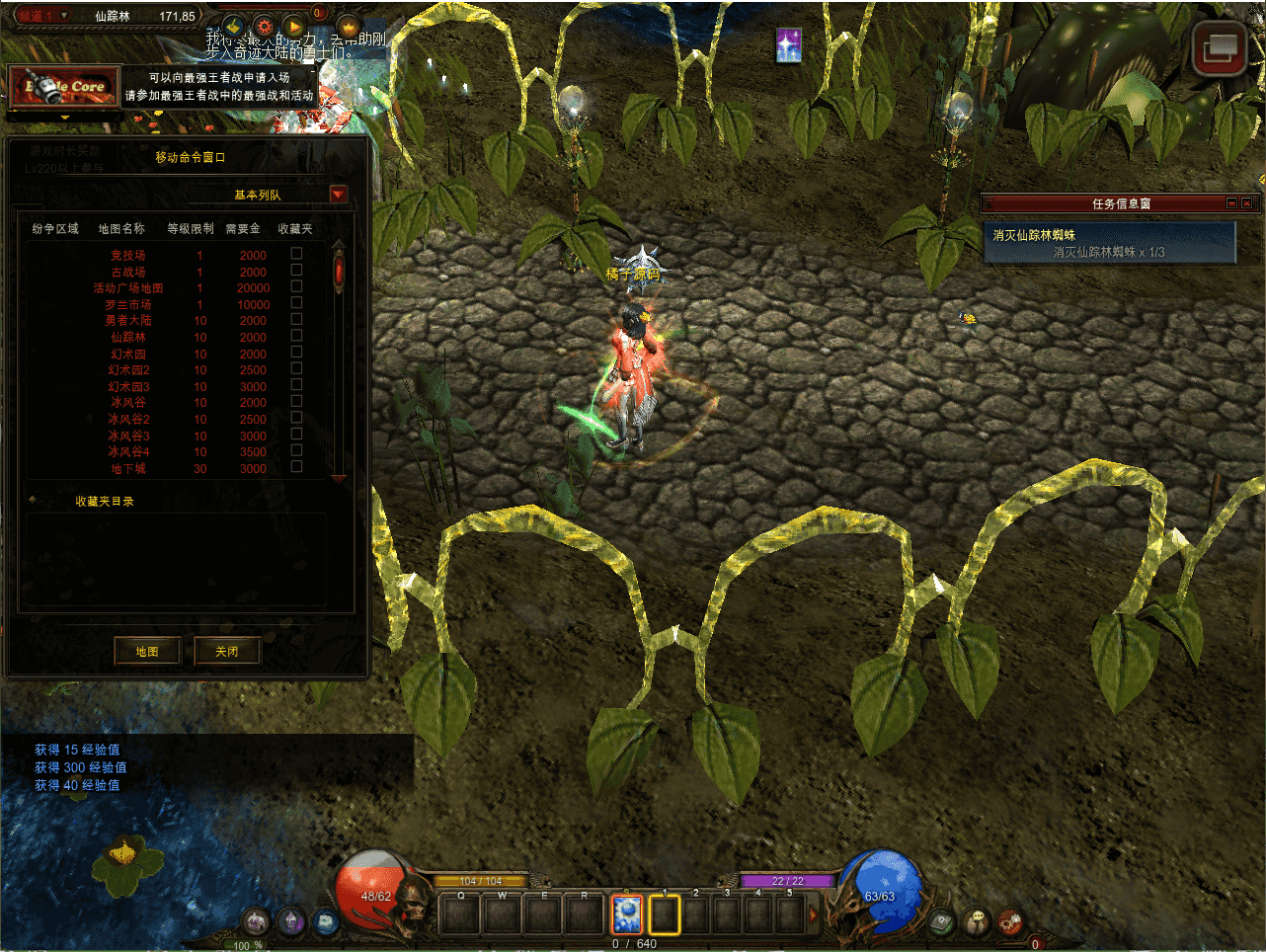Image resolution: width=1266 pixels, height=952 pixels.
Task: Minimize the 任务信息窗 quest window
Action: [1231, 203]
